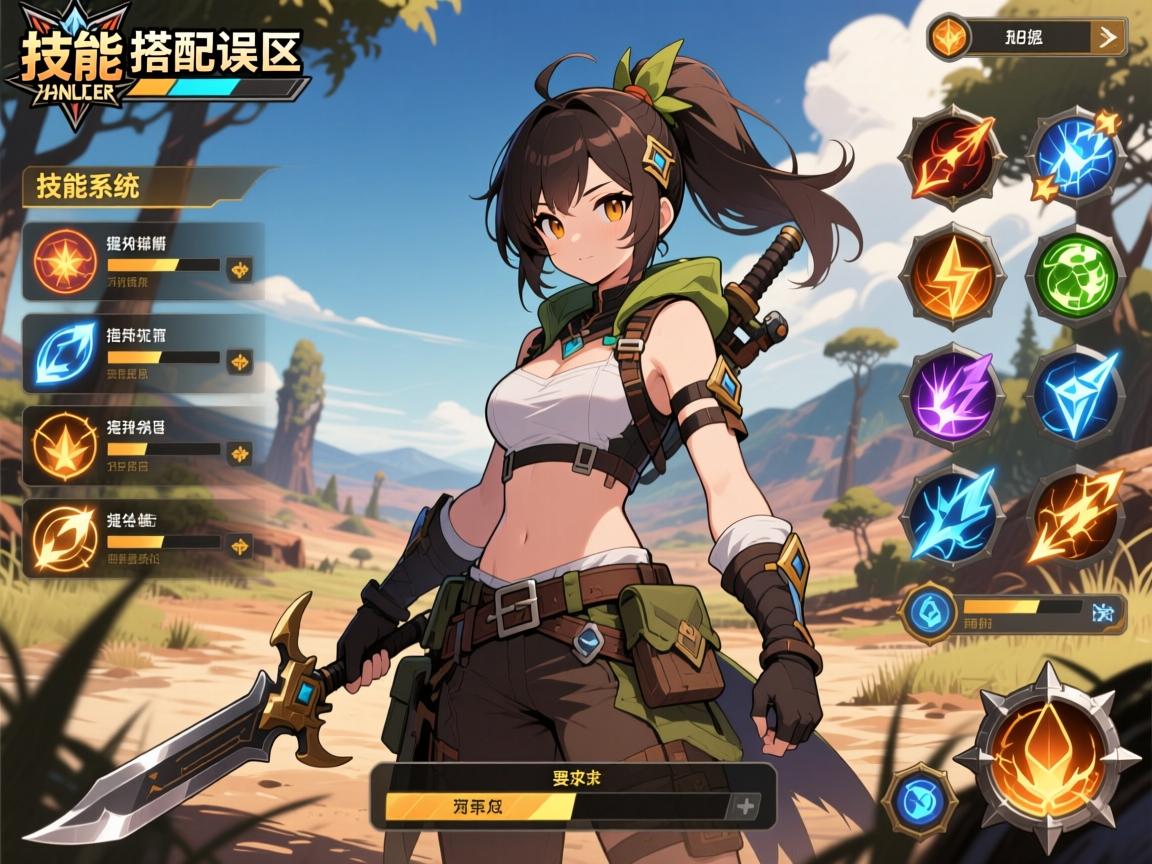Use the orange fiery arrow ability in the bottom row

[1076, 515]
